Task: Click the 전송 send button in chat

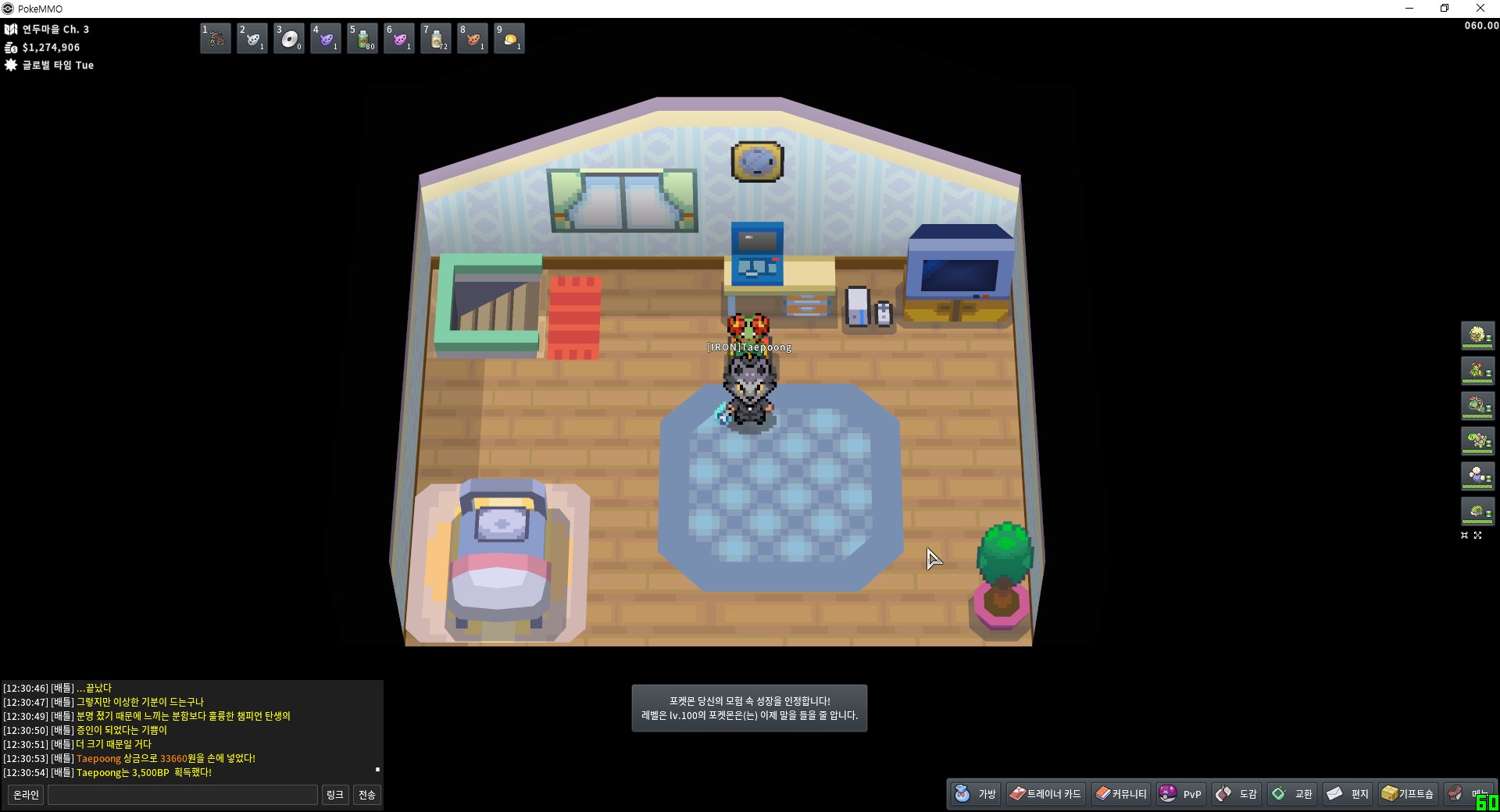Action: click(366, 795)
